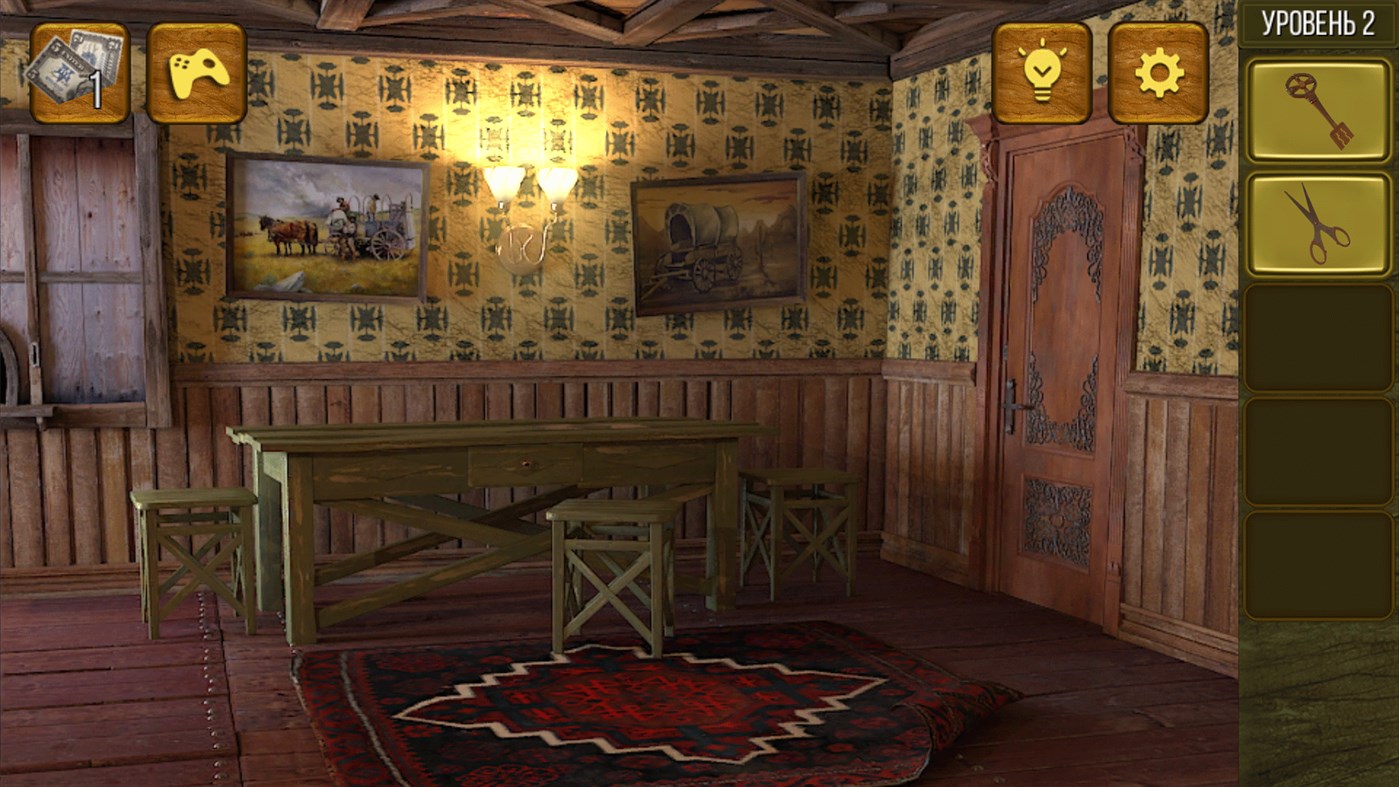
Task: Select the scissors in the inventory
Action: (x=1317, y=222)
